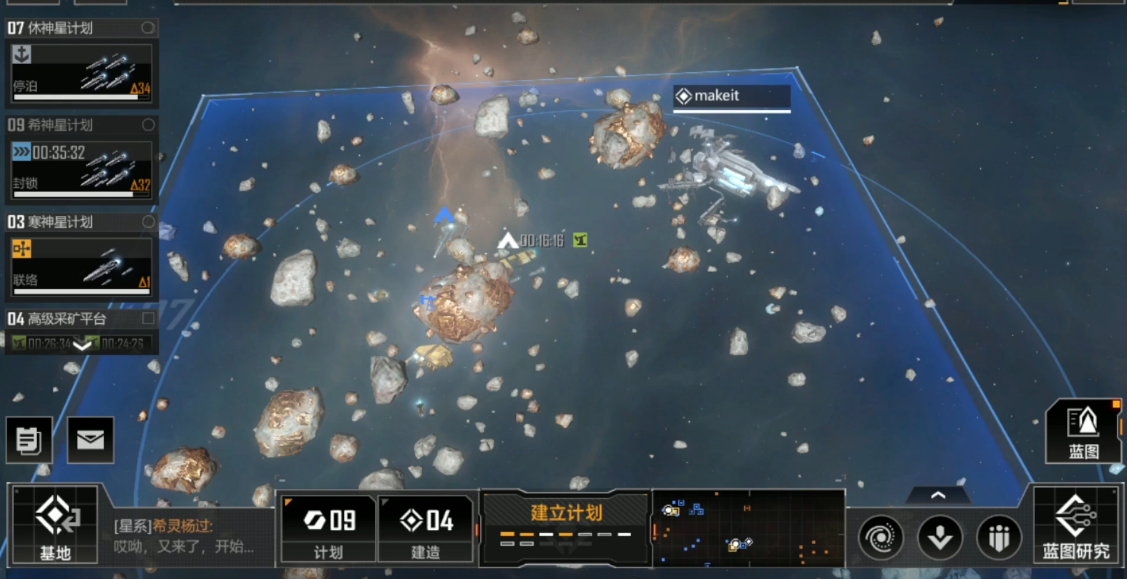The height and width of the screenshot is (579, 1127).
Task: Select the 07 休神星计划 fleet card
Action: coord(82,71)
